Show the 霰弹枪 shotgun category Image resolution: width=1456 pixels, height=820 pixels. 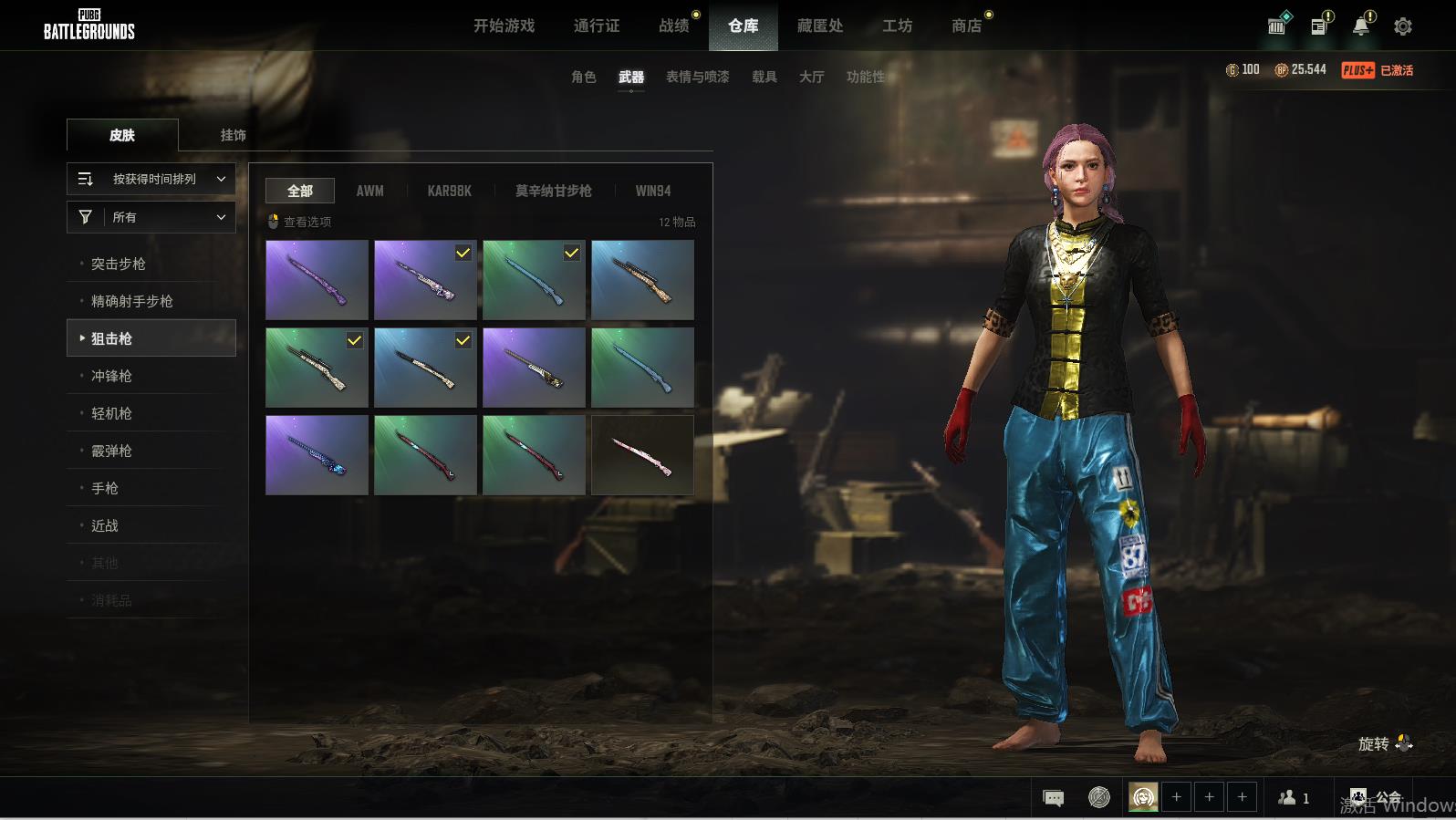pyautogui.click(x=111, y=451)
